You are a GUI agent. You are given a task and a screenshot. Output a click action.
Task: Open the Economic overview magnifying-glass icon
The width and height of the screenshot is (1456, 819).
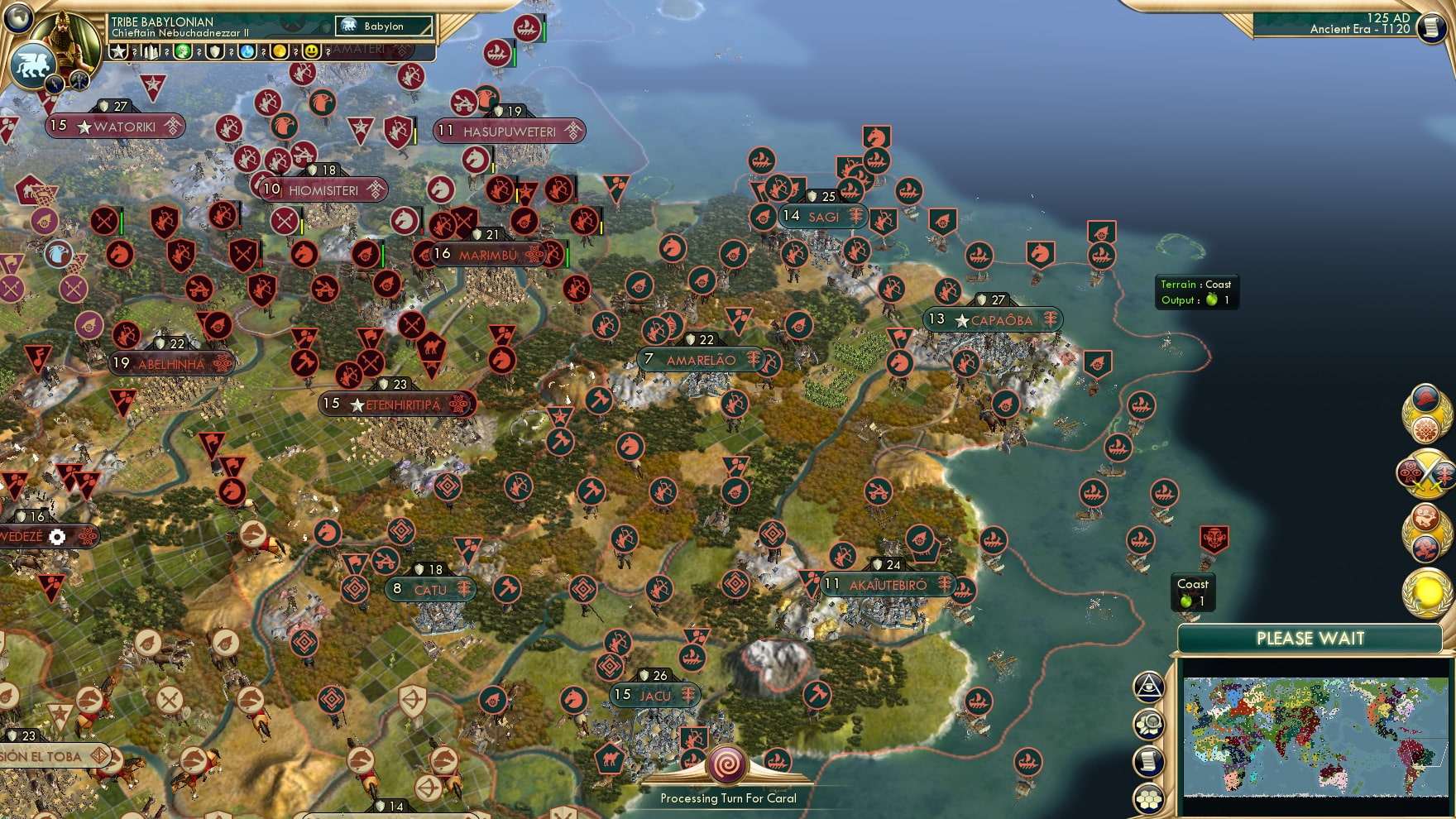tap(1149, 723)
